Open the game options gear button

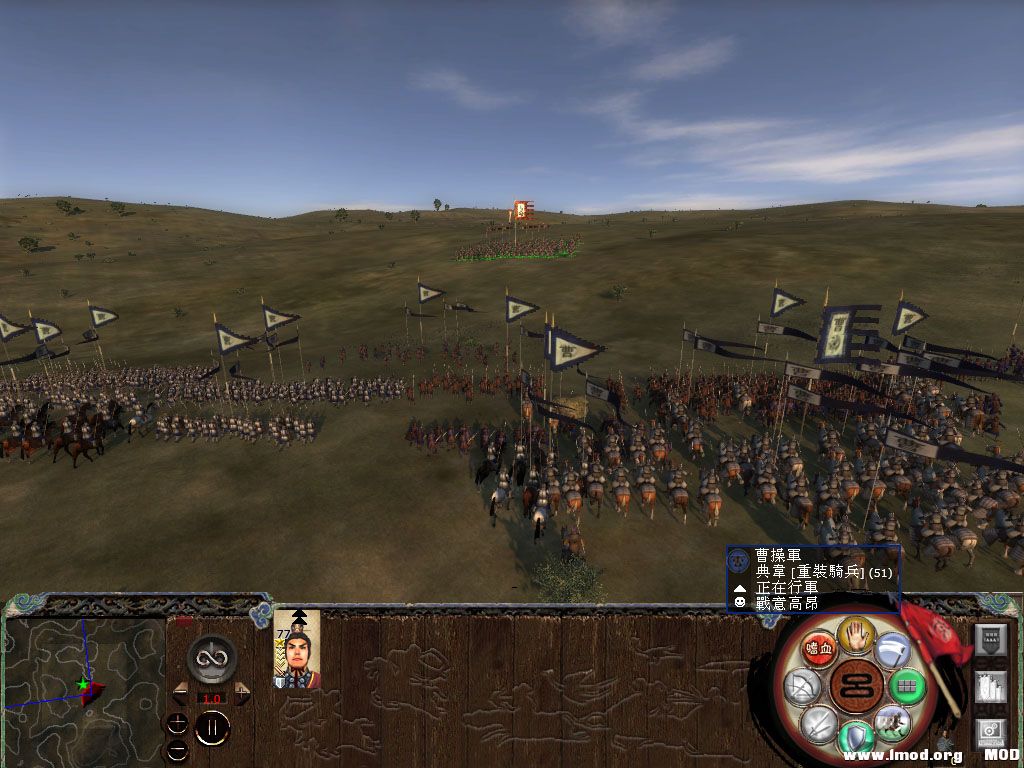click(990, 732)
